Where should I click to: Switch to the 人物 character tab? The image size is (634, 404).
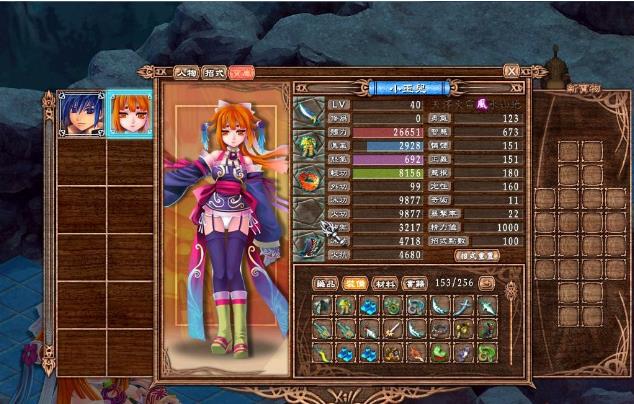tap(186, 73)
